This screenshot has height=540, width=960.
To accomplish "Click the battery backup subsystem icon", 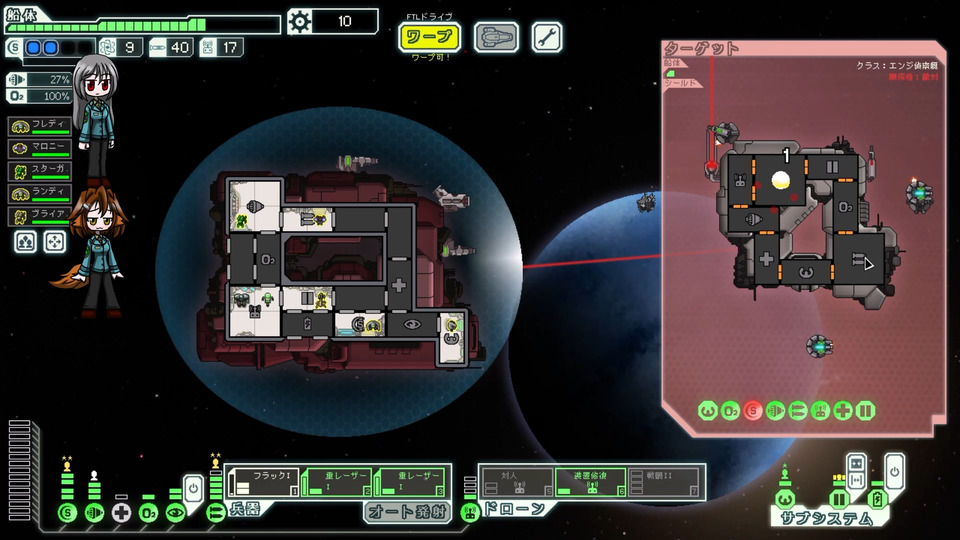I will coord(877,499).
